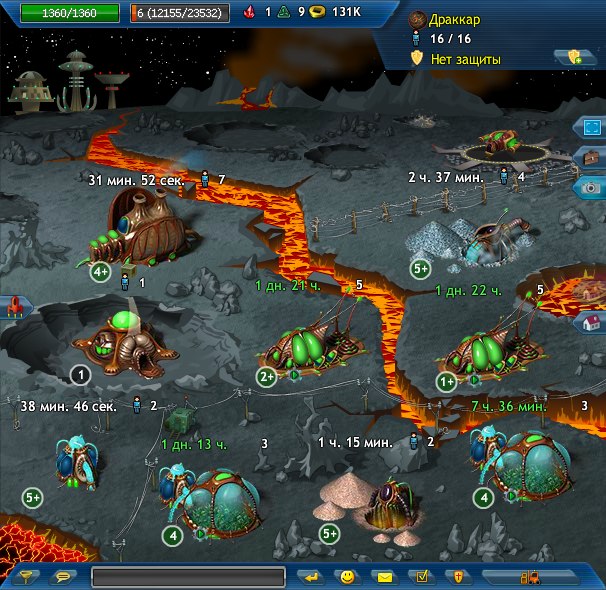Screen dimensions: 606x590
Task: Open the red rocket side tab
Action: 12,307
